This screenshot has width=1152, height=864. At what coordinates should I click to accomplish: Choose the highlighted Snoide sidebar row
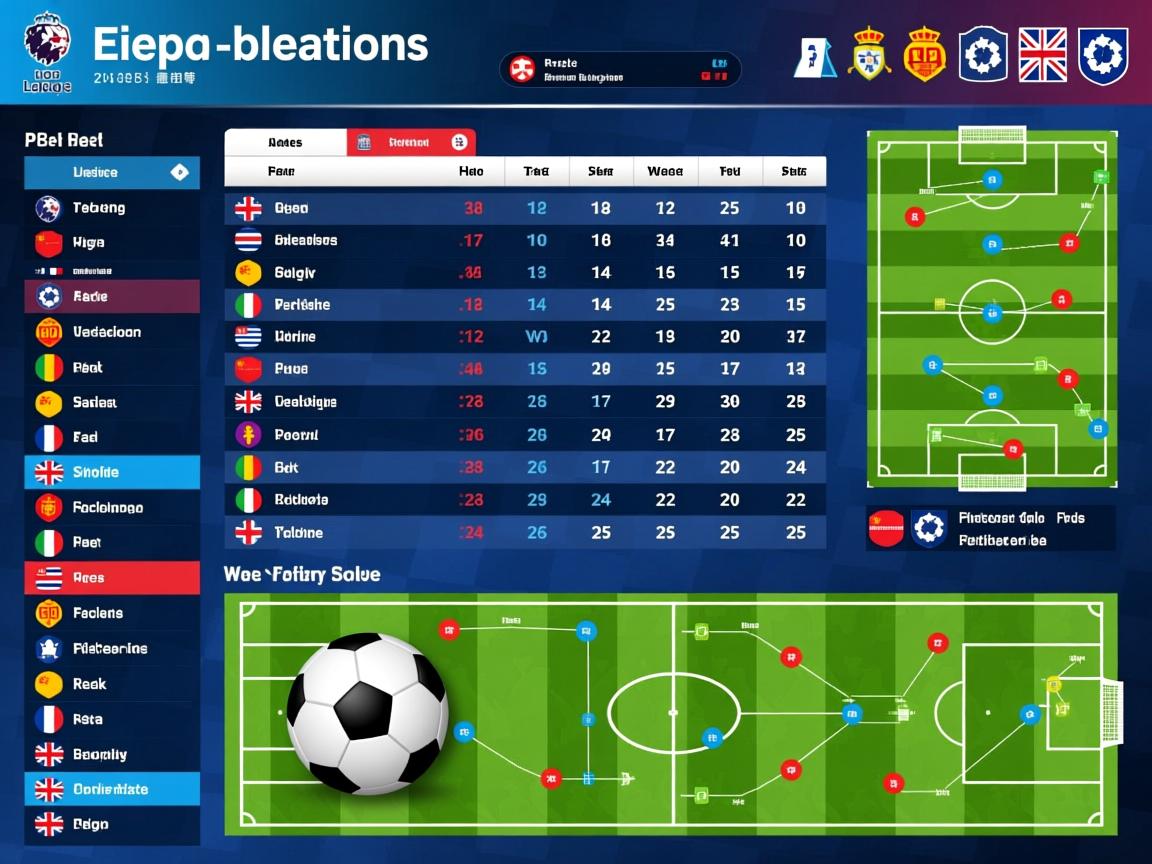[111, 472]
